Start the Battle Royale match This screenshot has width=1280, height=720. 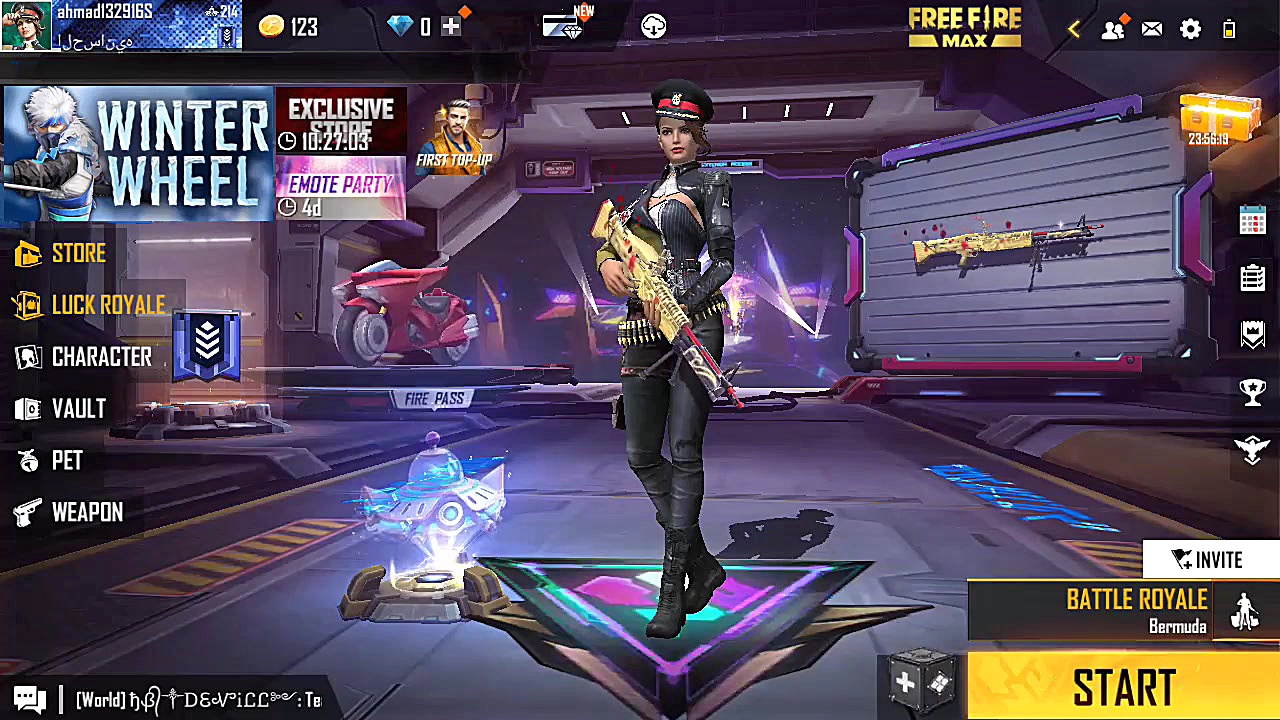point(1123,688)
